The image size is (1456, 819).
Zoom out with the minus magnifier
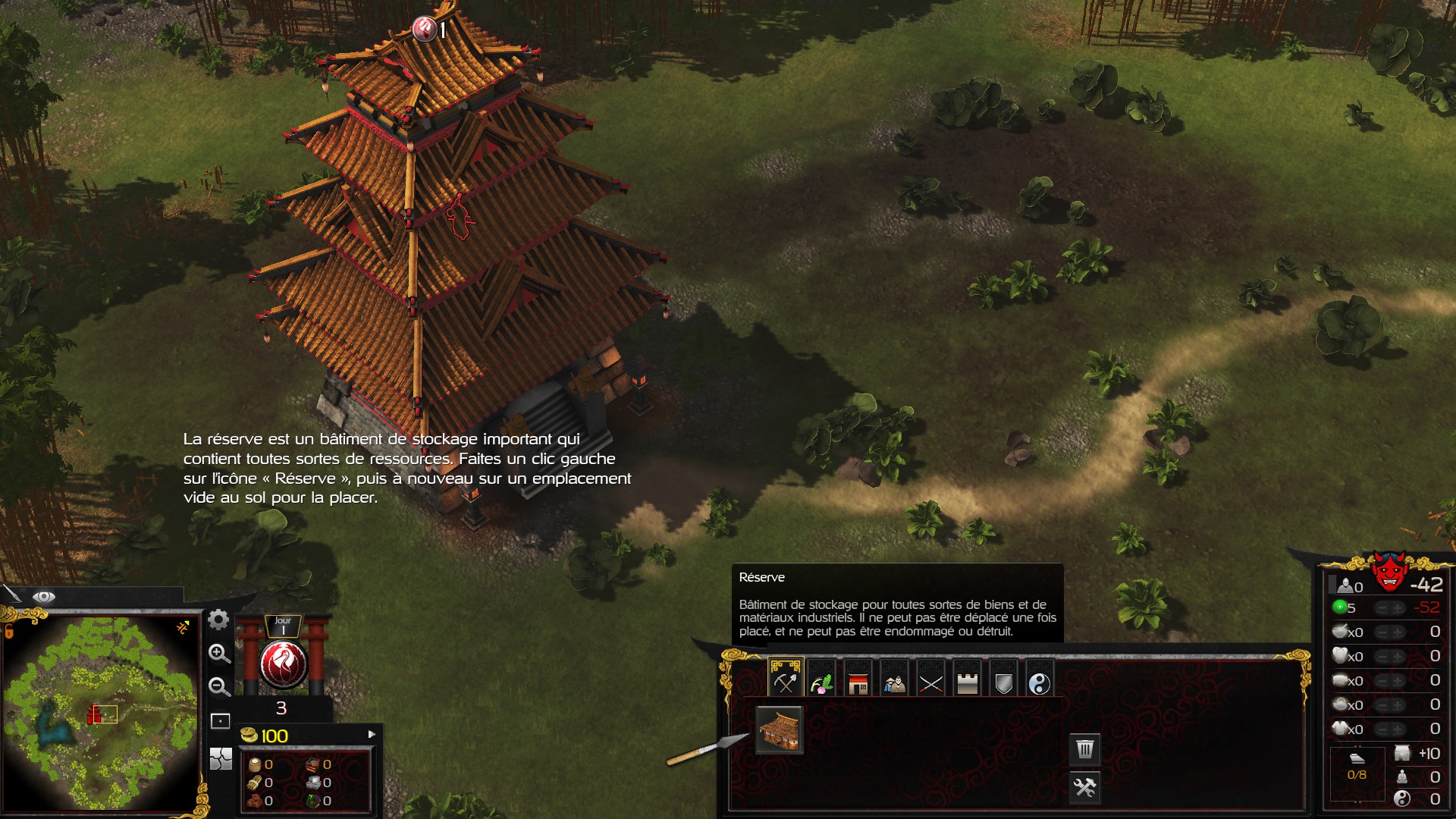point(219,687)
